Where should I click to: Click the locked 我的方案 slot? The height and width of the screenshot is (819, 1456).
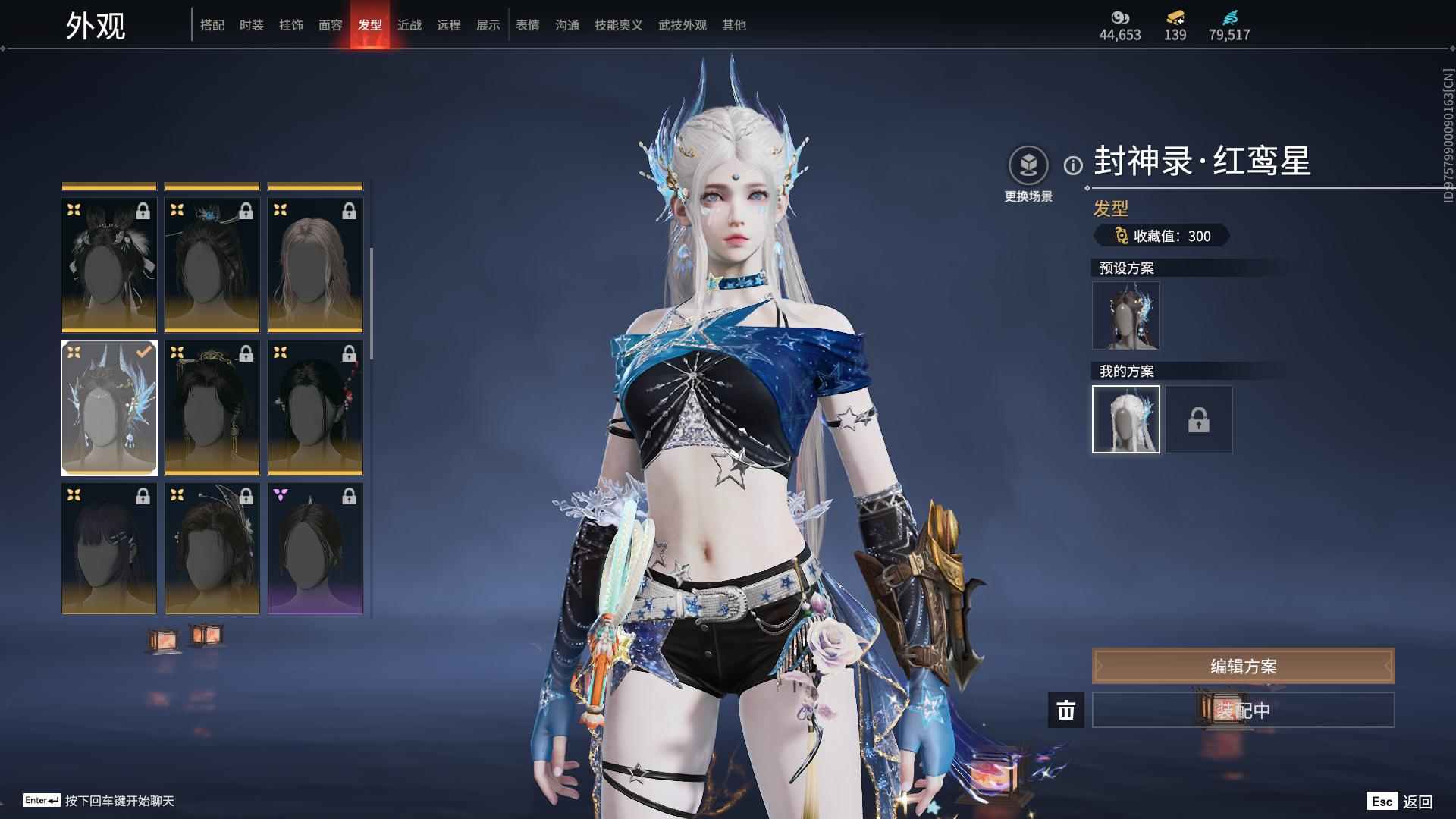[1199, 419]
